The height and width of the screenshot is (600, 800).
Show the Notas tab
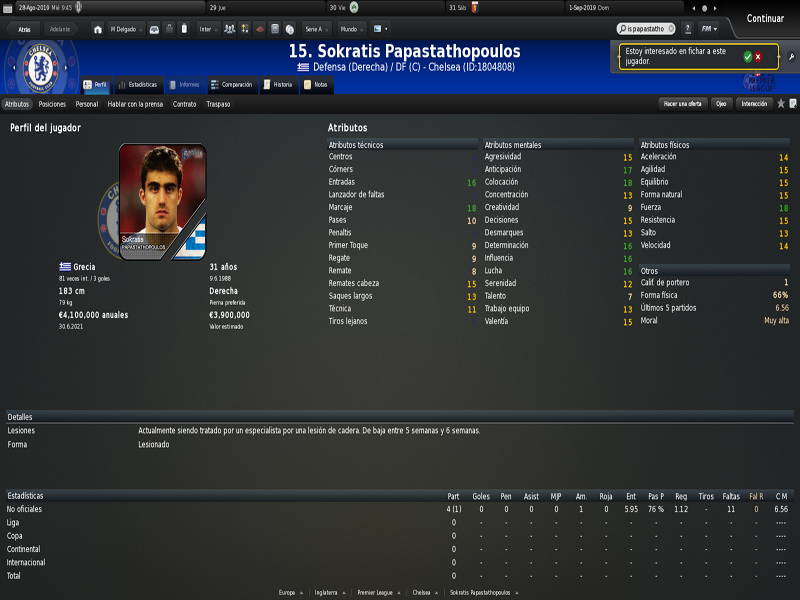point(316,85)
